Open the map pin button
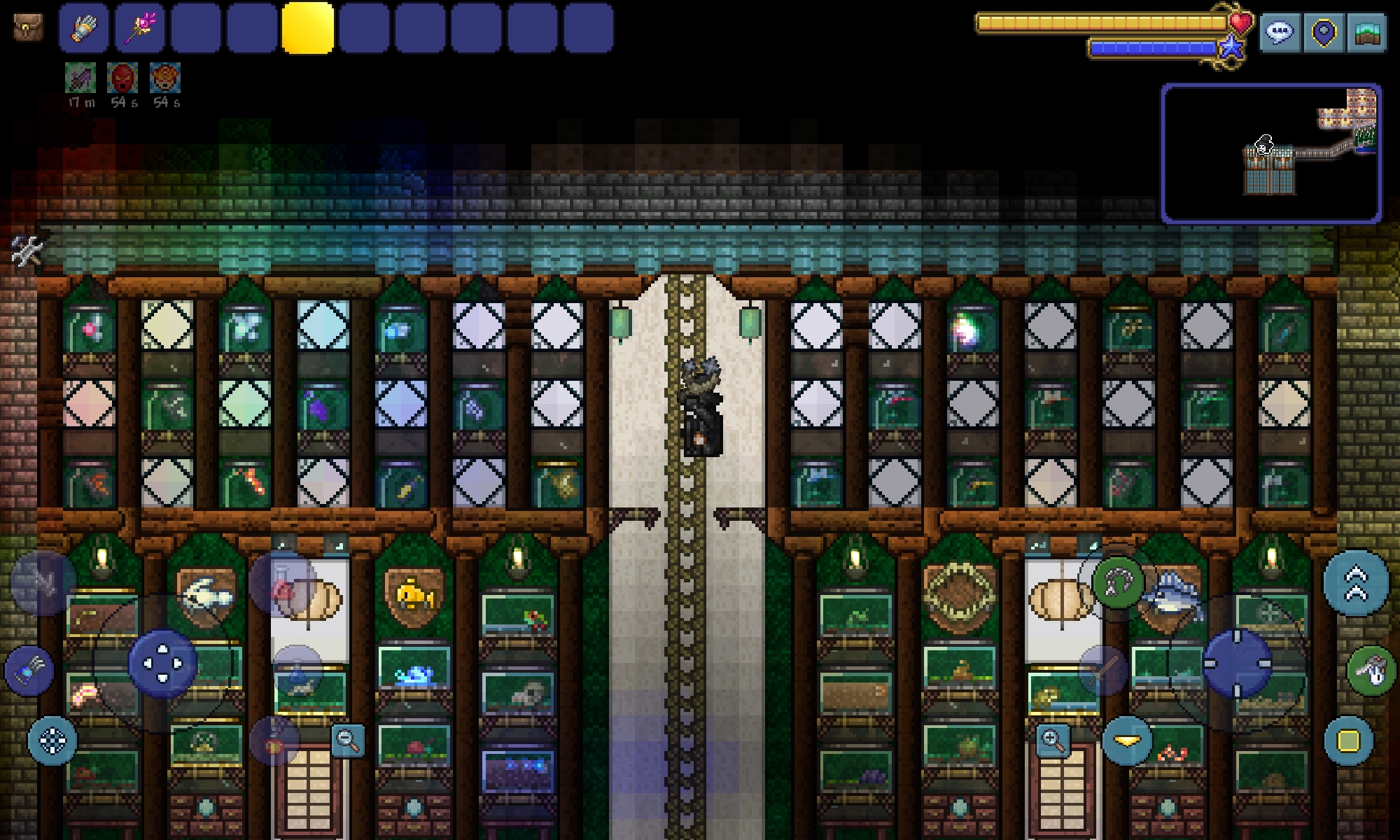The width and height of the screenshot is (1400, 840). tap(1323, 32)
